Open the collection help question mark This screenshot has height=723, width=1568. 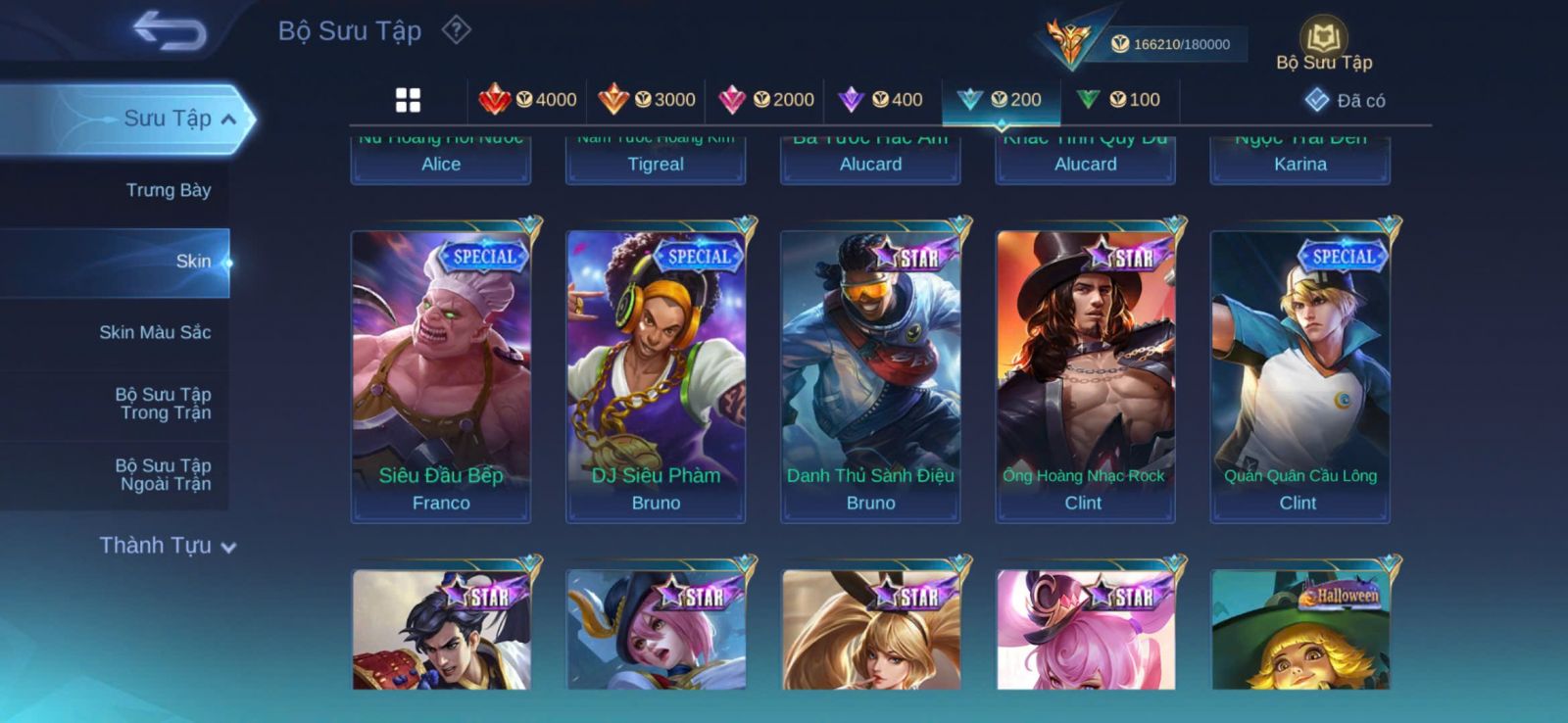click(457, 30)
